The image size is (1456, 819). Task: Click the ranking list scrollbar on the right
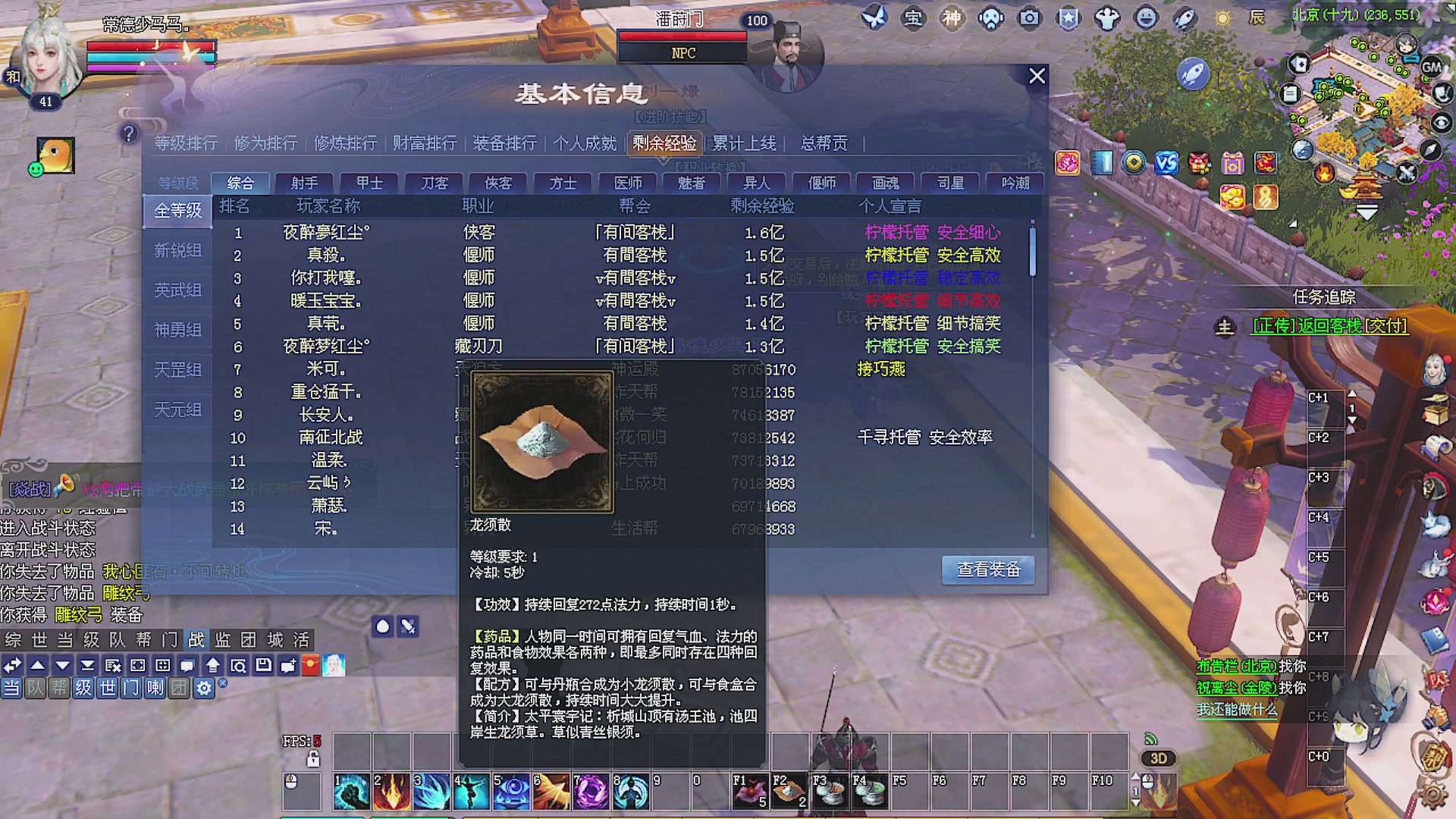point(1031,250)
